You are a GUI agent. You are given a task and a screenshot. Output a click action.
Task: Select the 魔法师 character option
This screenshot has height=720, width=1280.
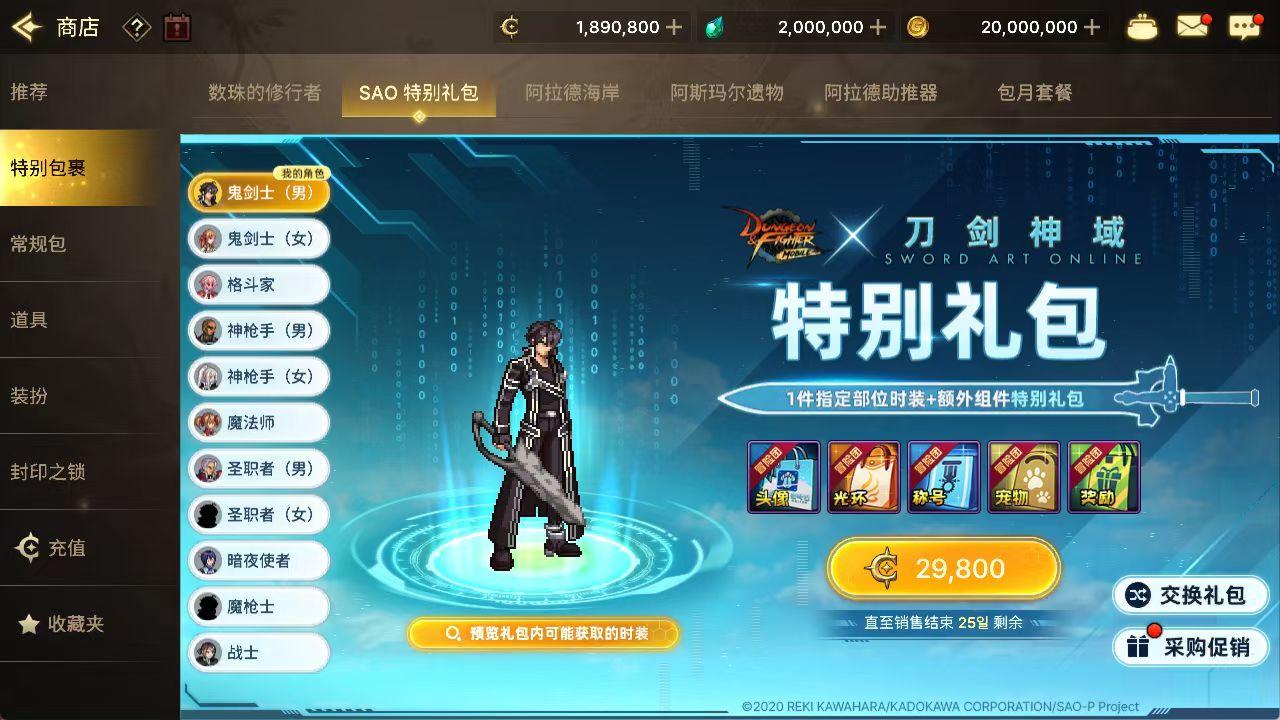(258, 423)
